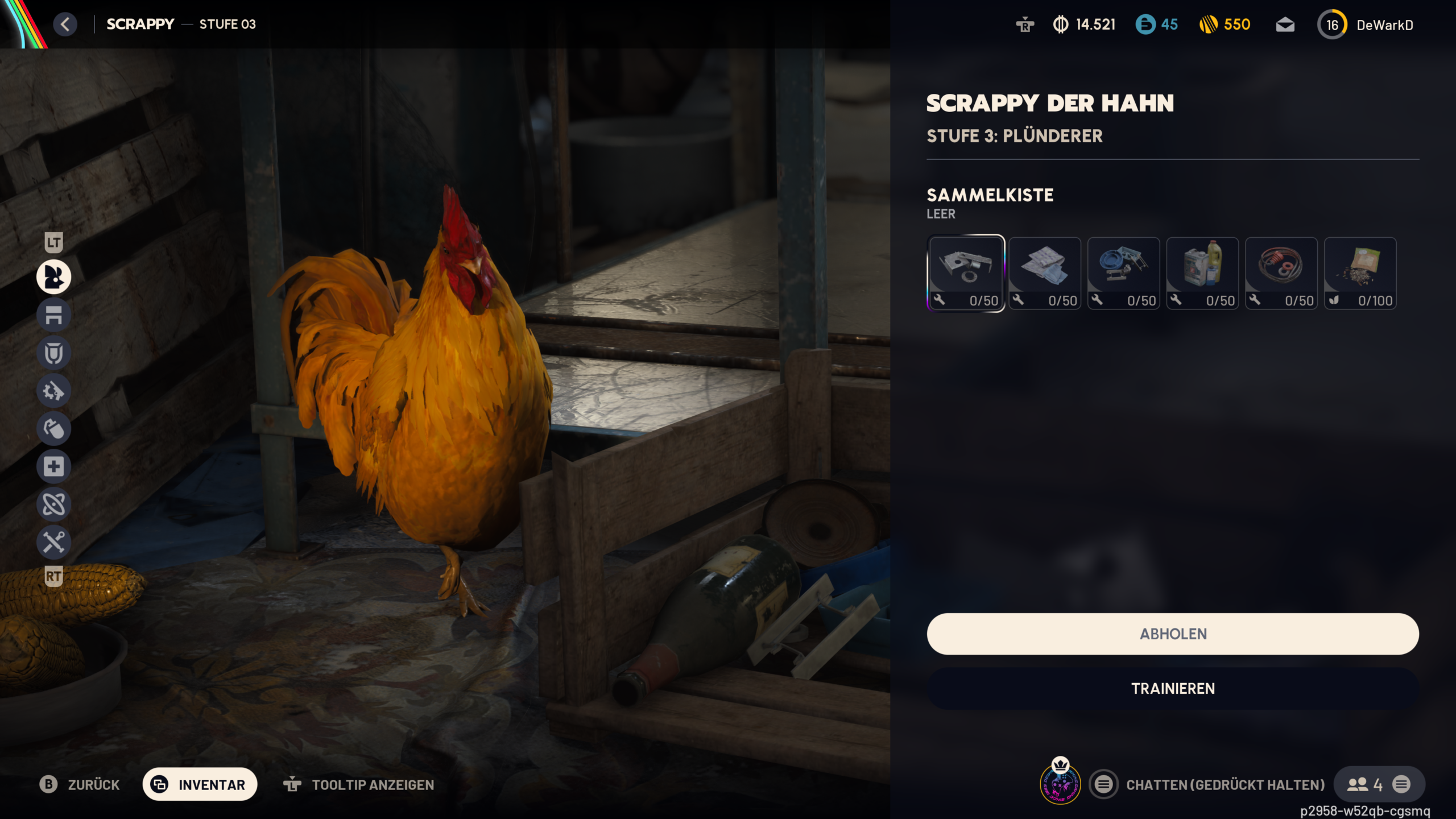
Task: Open the crossed tools tab
Action: click(x=54, y=541)
